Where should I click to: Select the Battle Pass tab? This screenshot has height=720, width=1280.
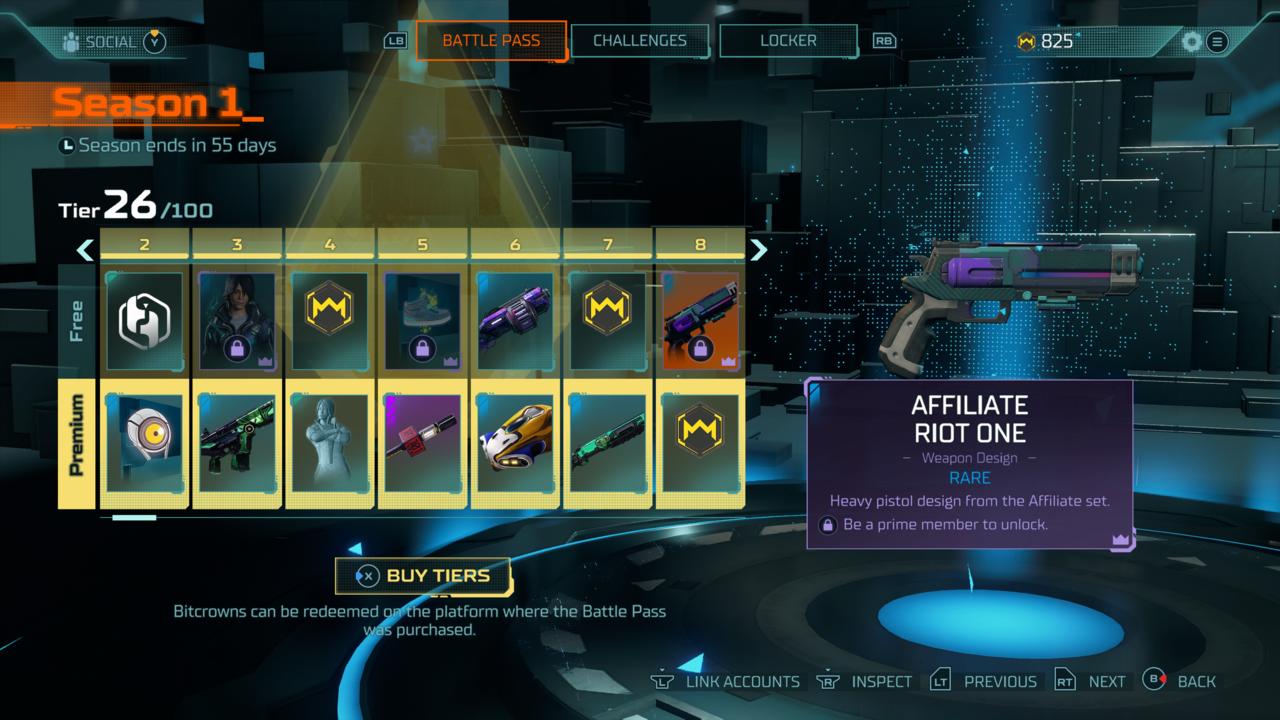pyautogui.click(x=491, y=41)
